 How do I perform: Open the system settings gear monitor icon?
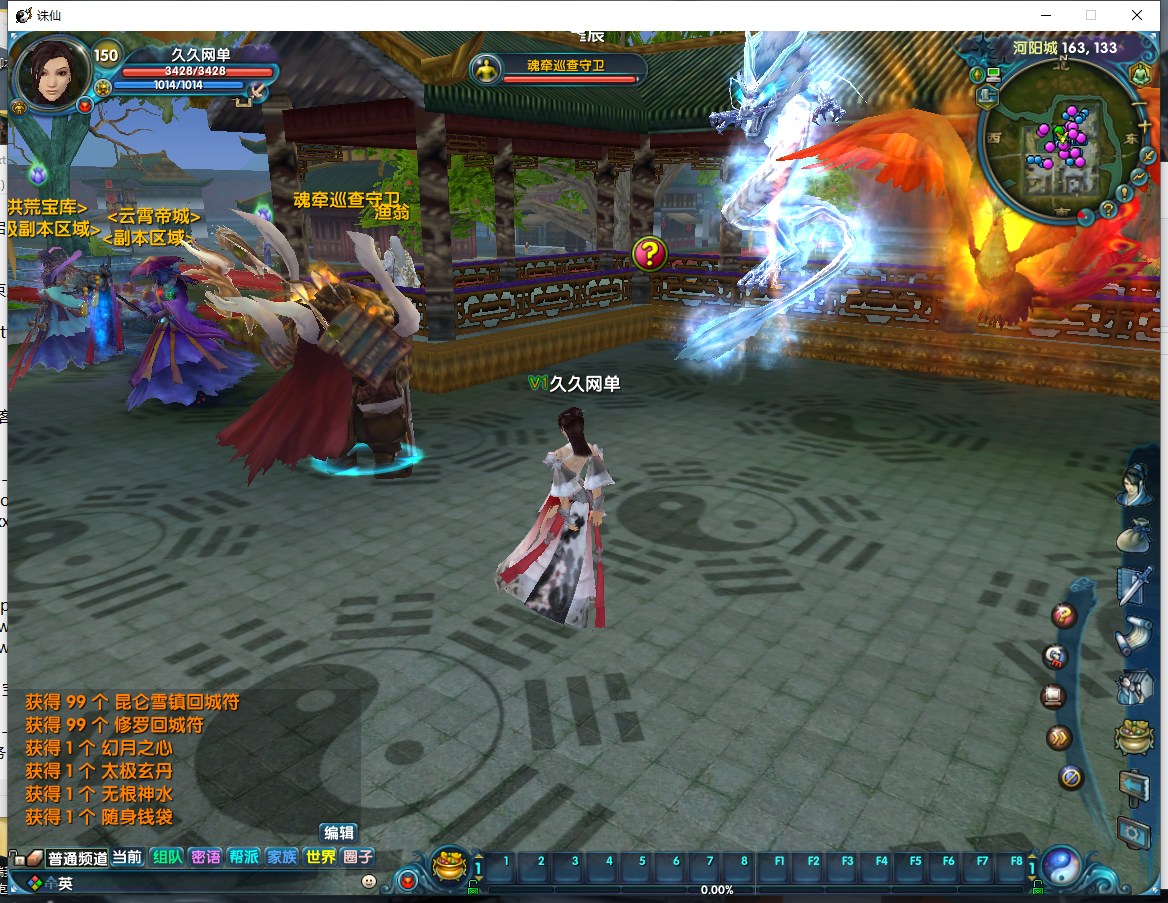[x=1134, y=832]
